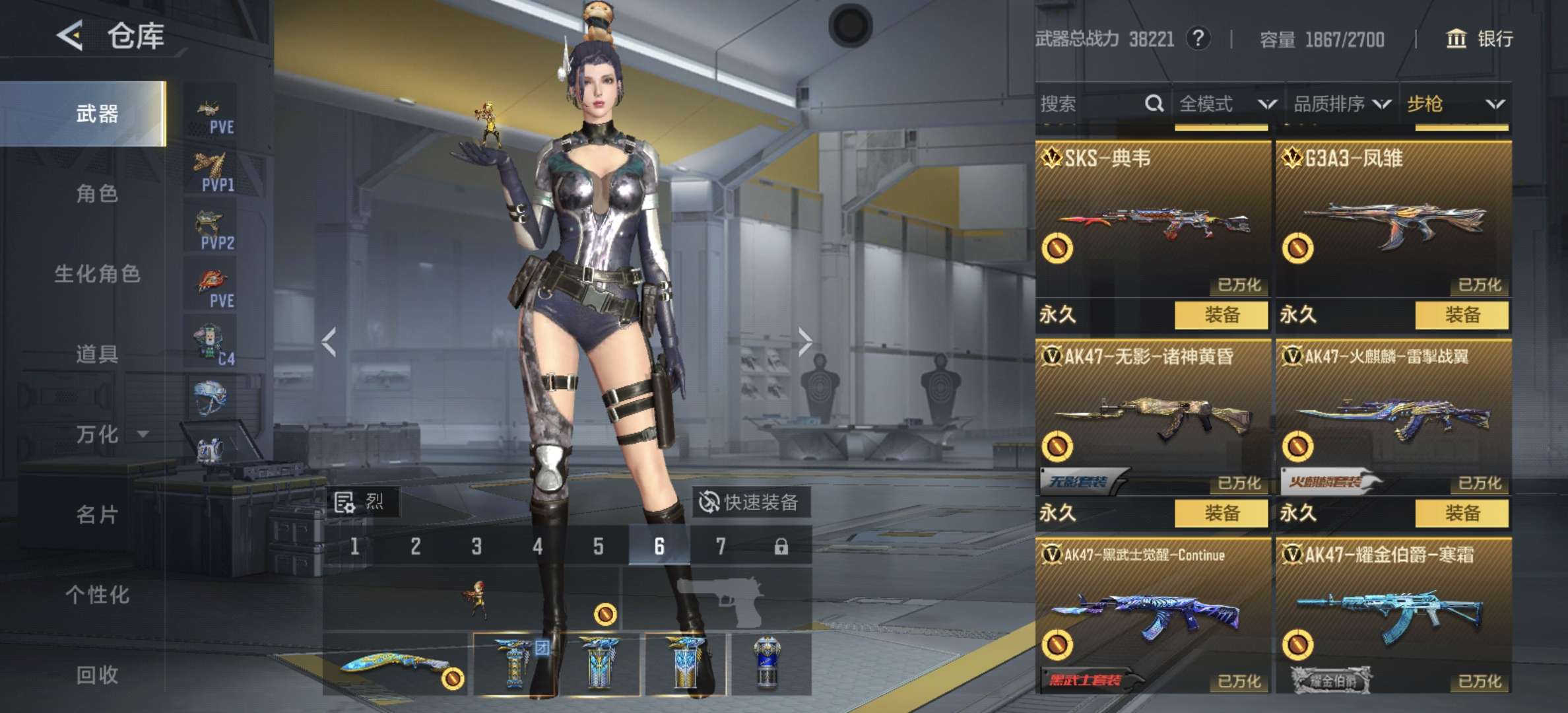Go back from the 仓库 warehouse screen

coord(70,36)
